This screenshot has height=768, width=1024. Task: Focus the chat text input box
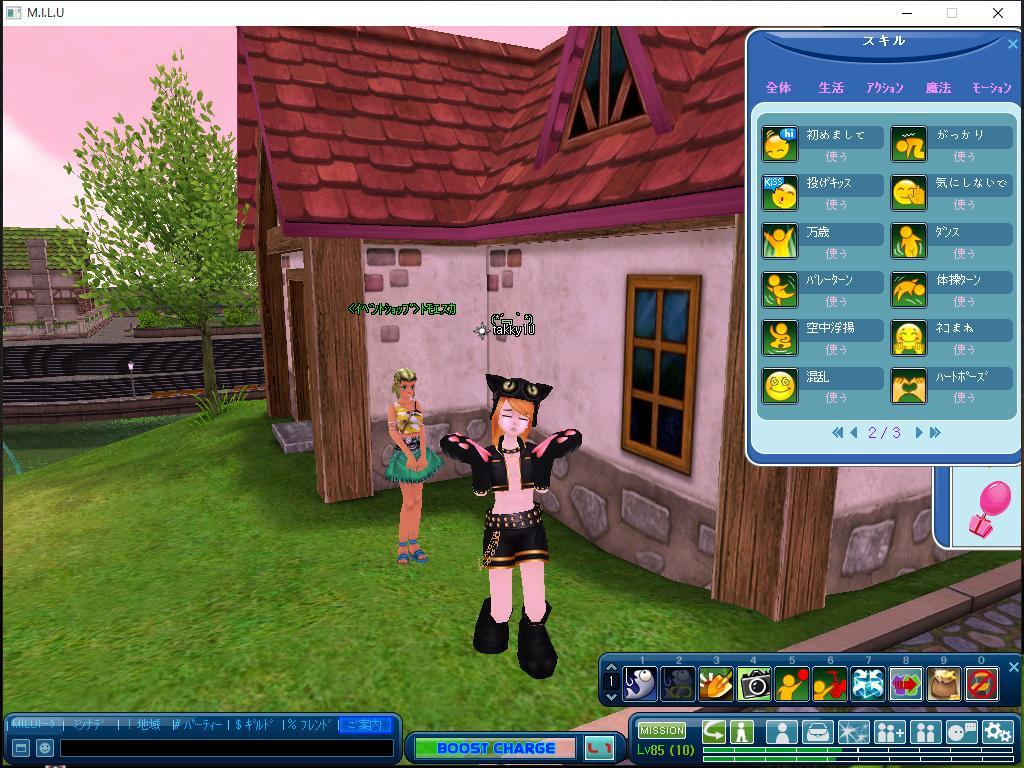(227, 747)
